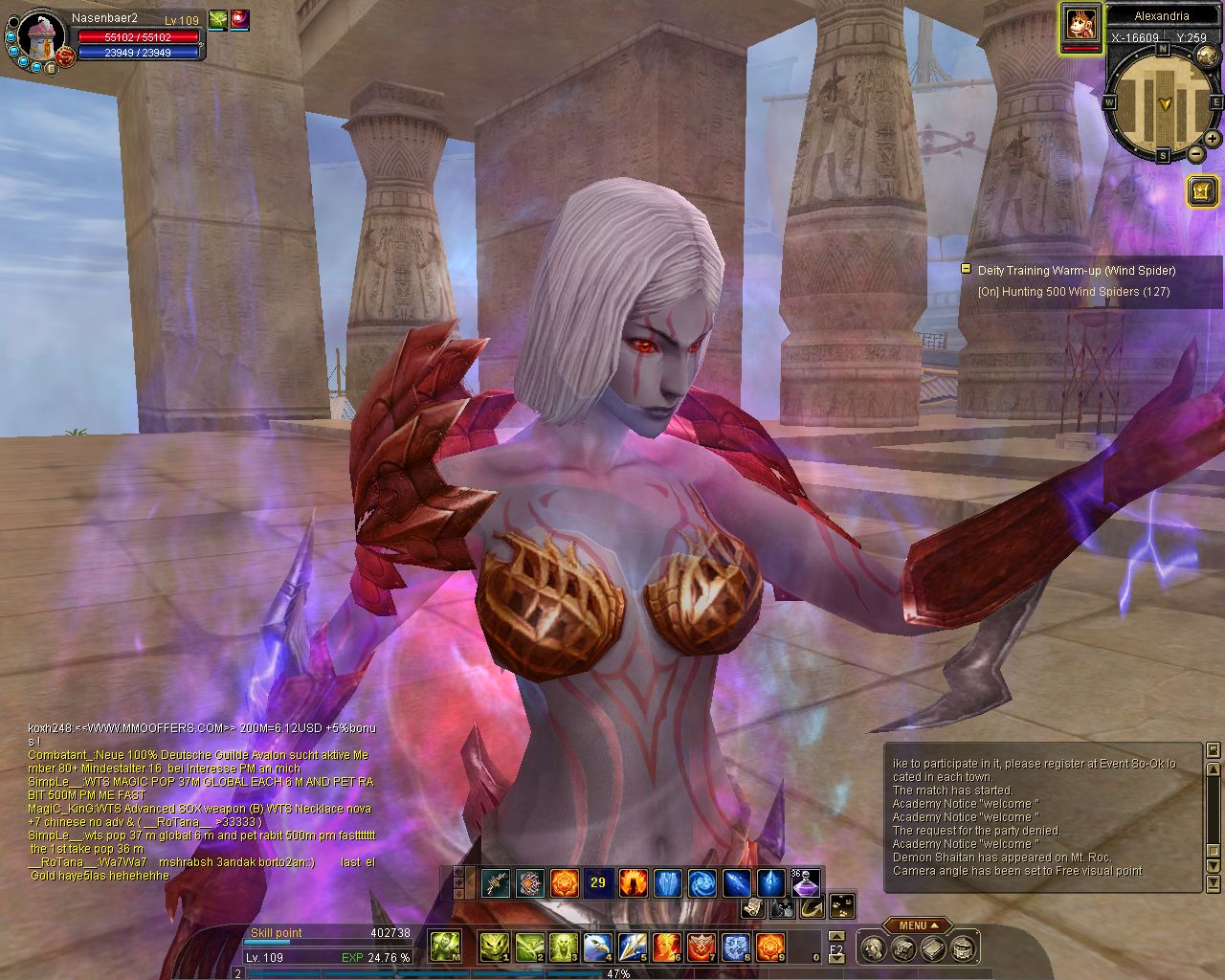
Task: Click the Nasenbaer2 character portrait
Action: (x=39, y=36)
